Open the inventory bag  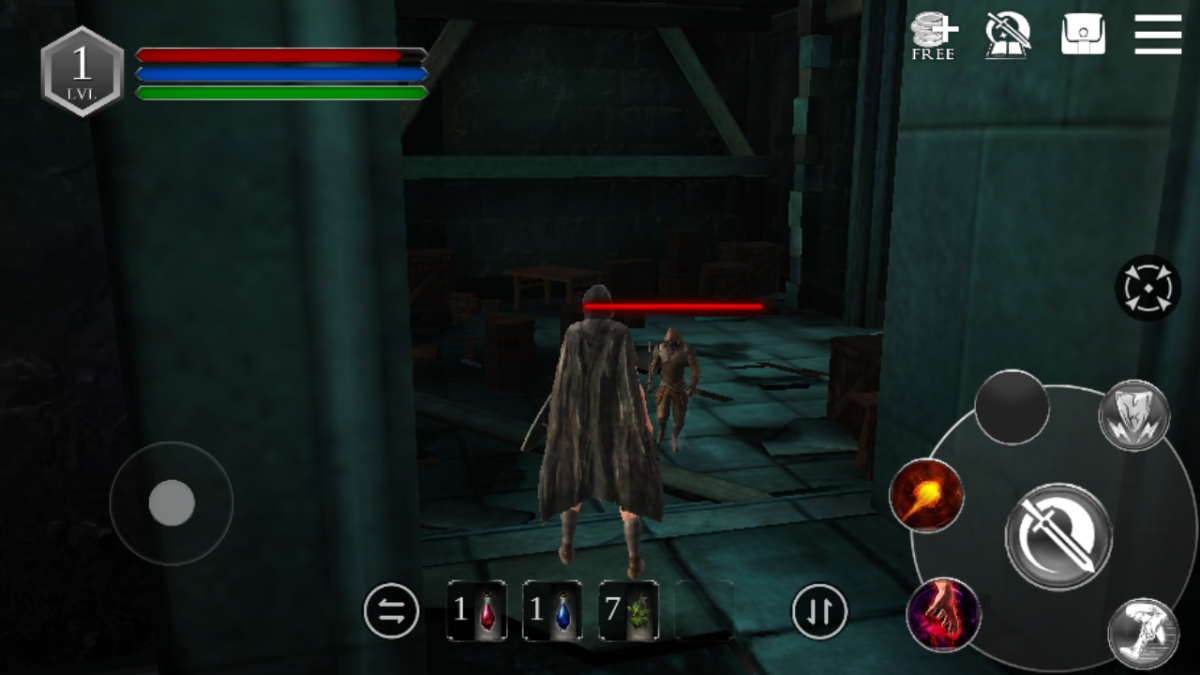(x=1082, y=35)
